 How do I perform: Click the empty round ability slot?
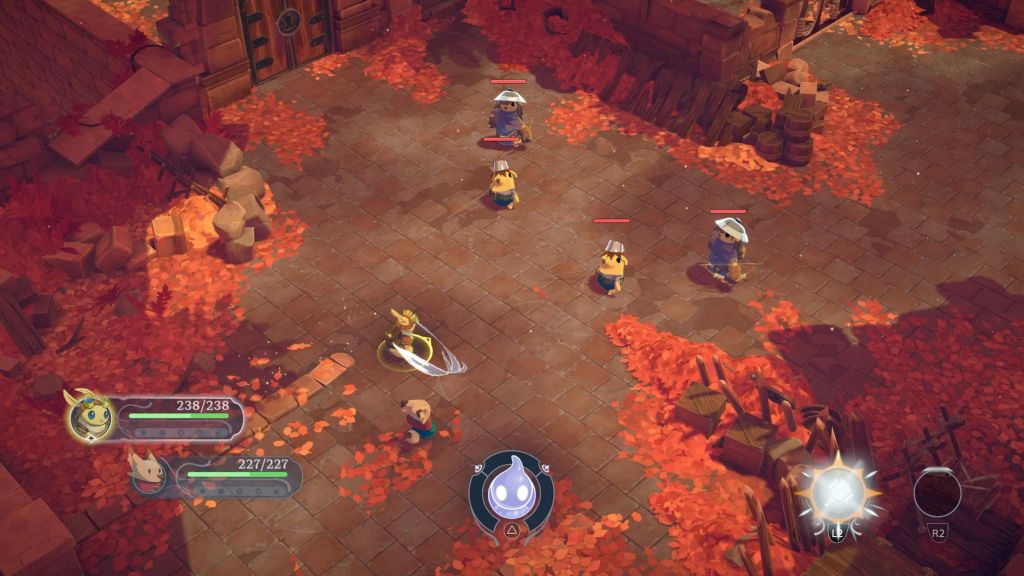937,492
